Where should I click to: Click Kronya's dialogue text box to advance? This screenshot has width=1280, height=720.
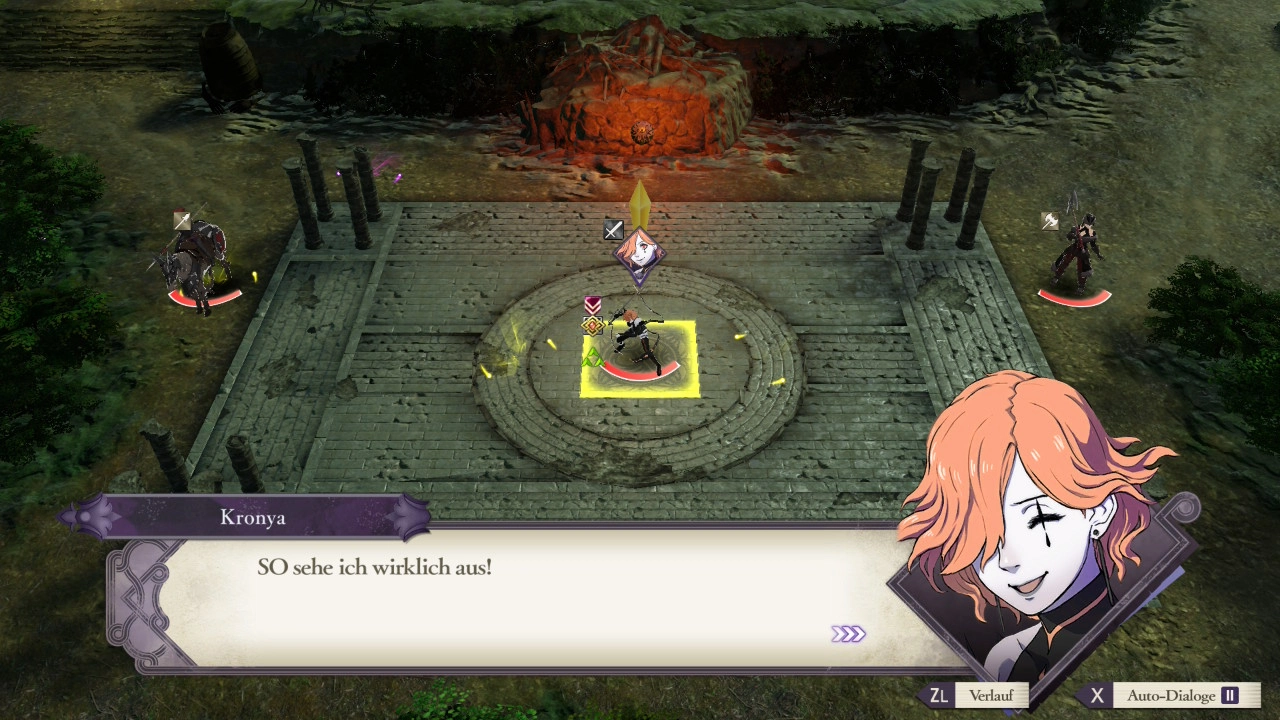coord(520,598)
